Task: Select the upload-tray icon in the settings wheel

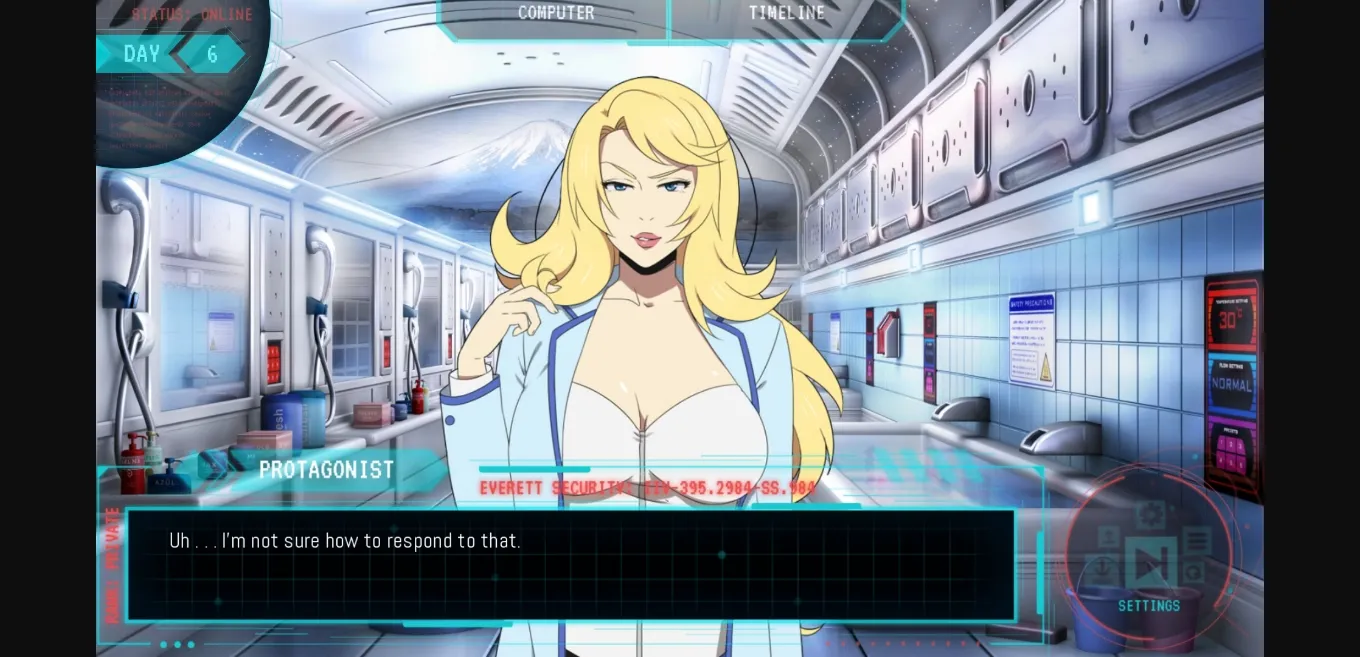Action: coord(1108,537)
